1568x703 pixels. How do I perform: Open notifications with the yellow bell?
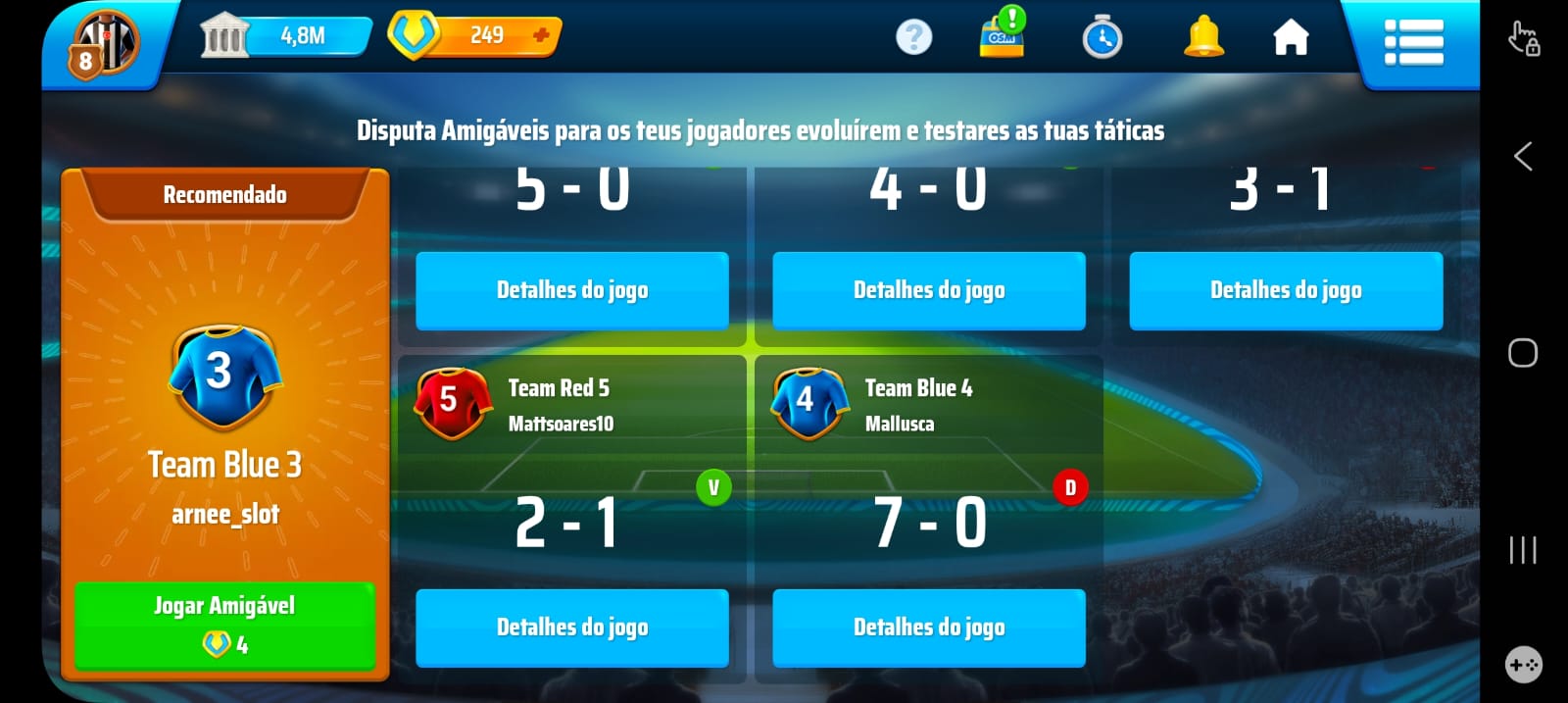coord(1203,38)
